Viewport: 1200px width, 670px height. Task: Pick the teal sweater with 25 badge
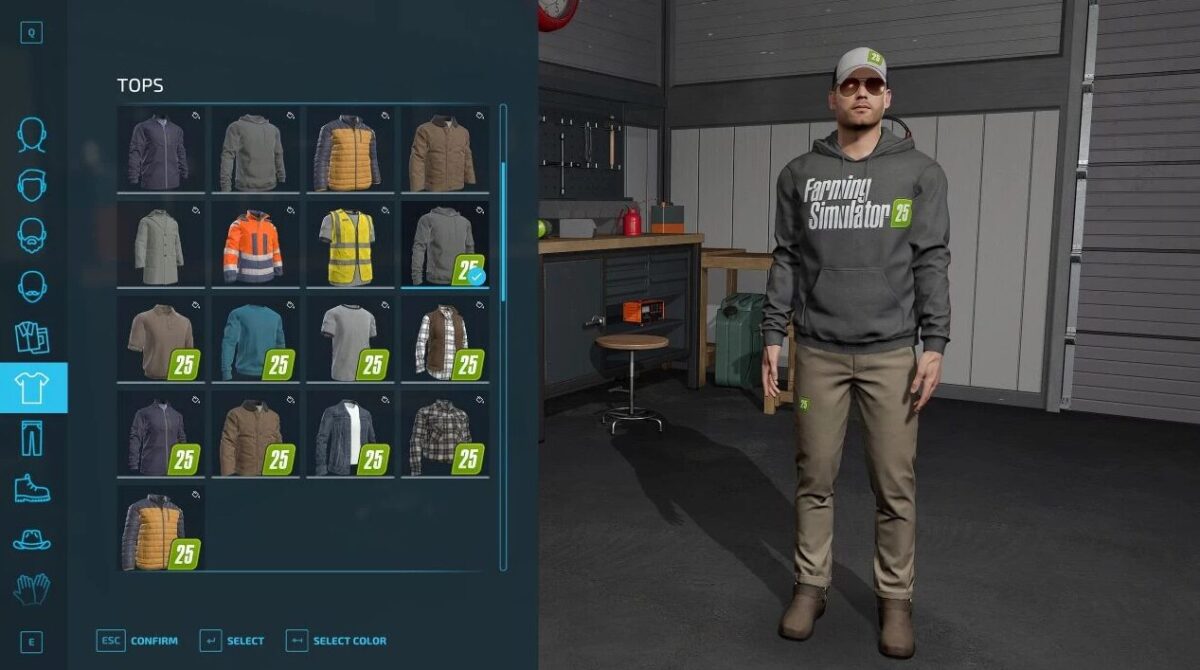pos(254,339)
